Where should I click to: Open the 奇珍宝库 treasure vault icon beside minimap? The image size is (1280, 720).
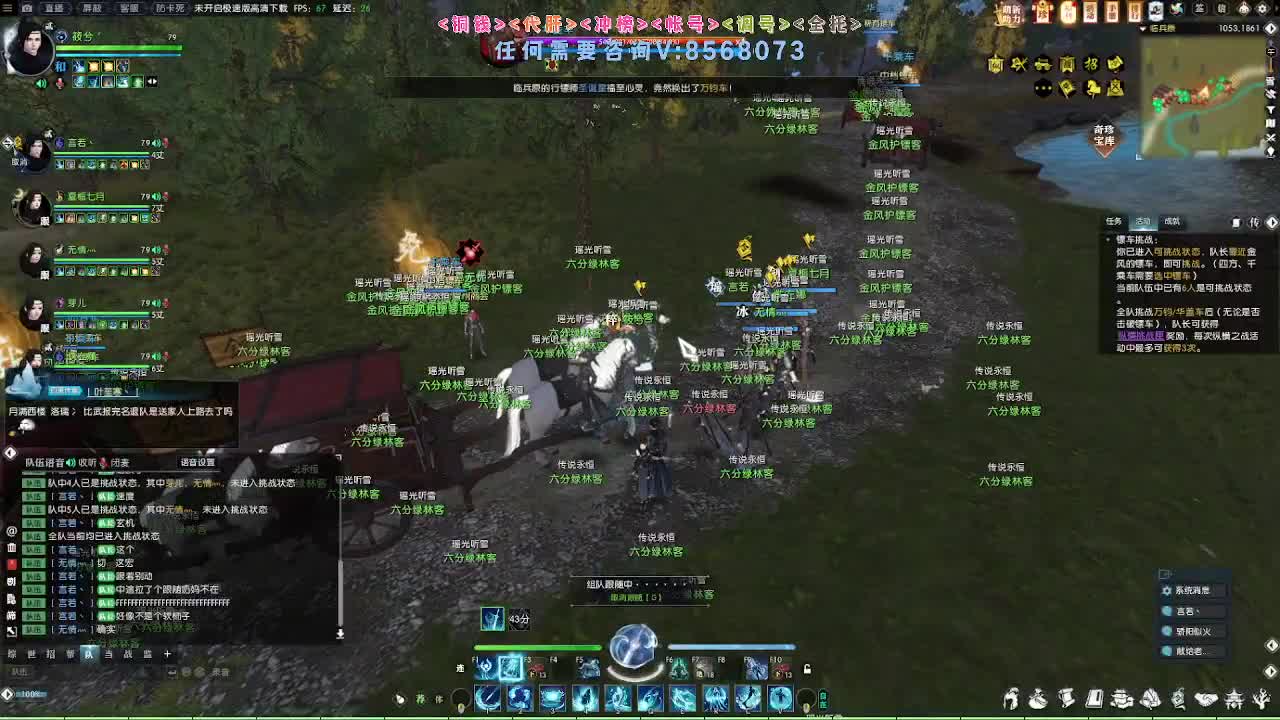(x=1106, y=133)
